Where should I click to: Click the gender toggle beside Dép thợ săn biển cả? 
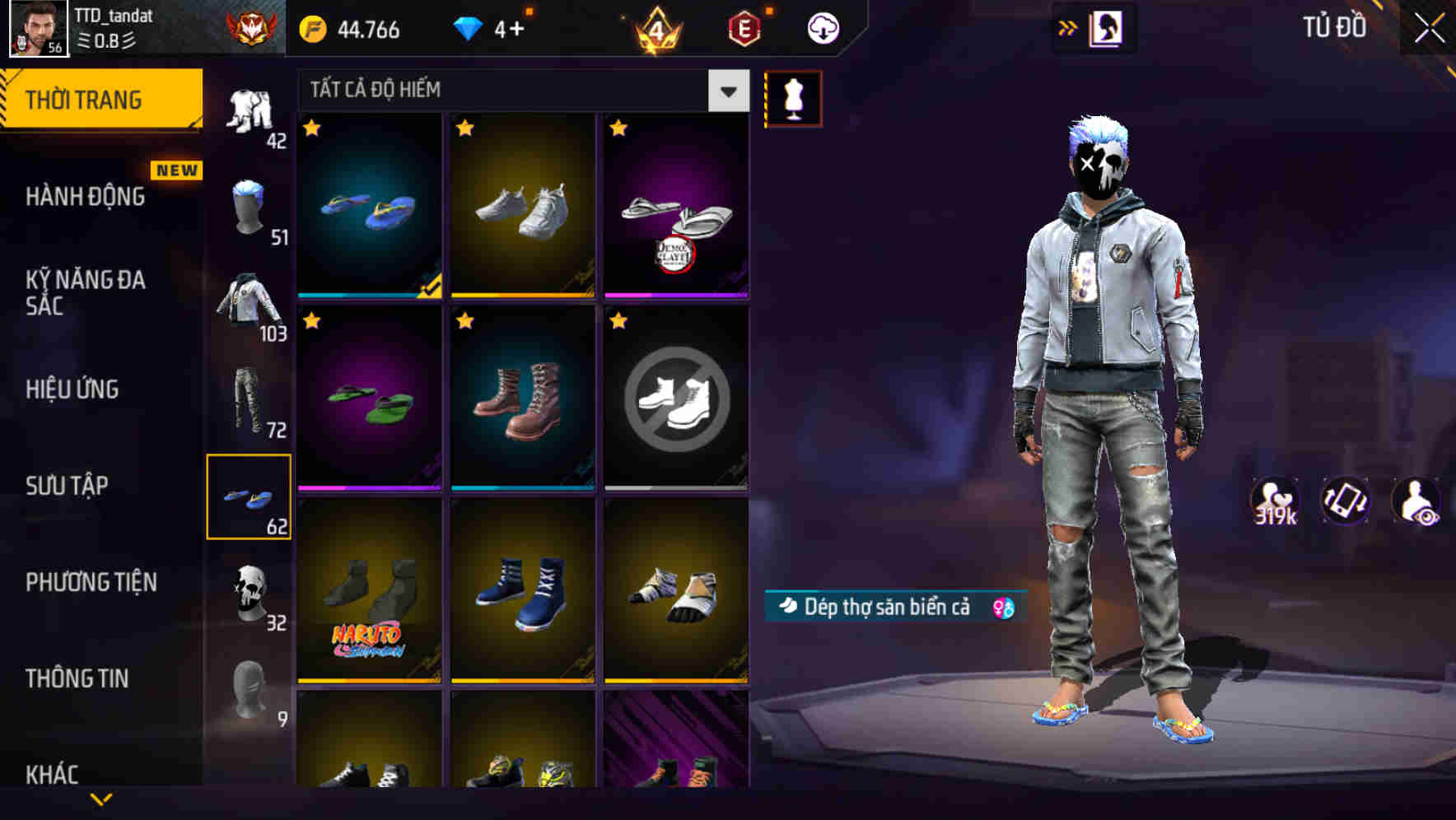pyautogui.click(x=1003, y=606)
